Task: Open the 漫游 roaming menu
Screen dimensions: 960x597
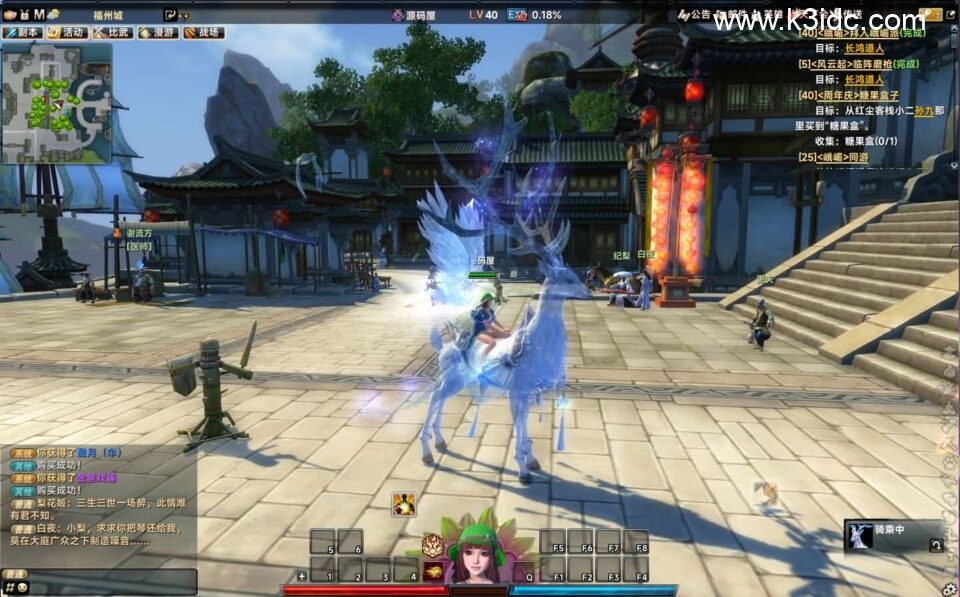Action: pyautogui.click(x=157, y=32)
